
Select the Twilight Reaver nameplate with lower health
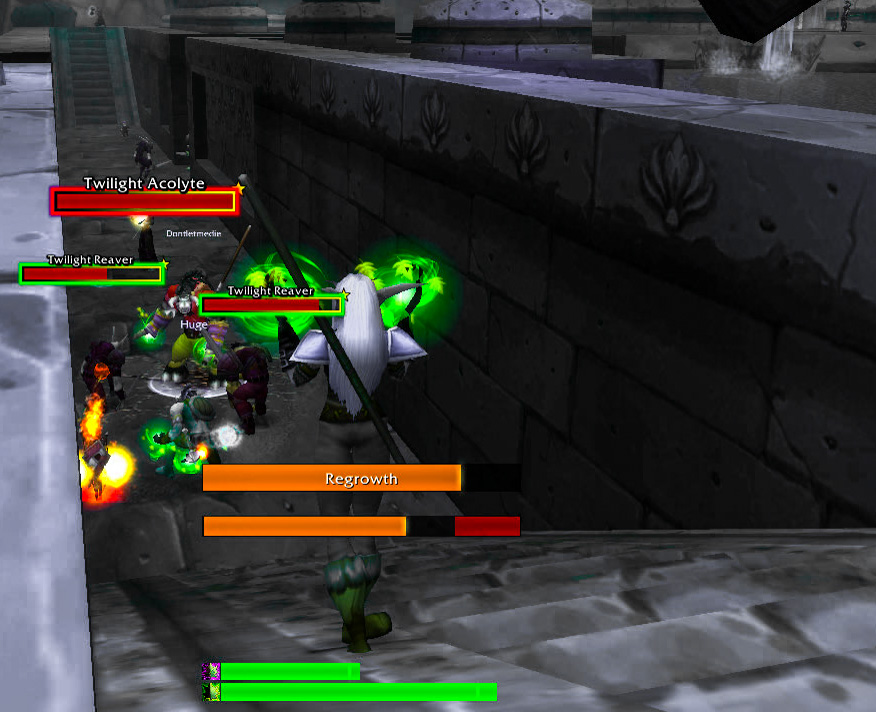91,273
